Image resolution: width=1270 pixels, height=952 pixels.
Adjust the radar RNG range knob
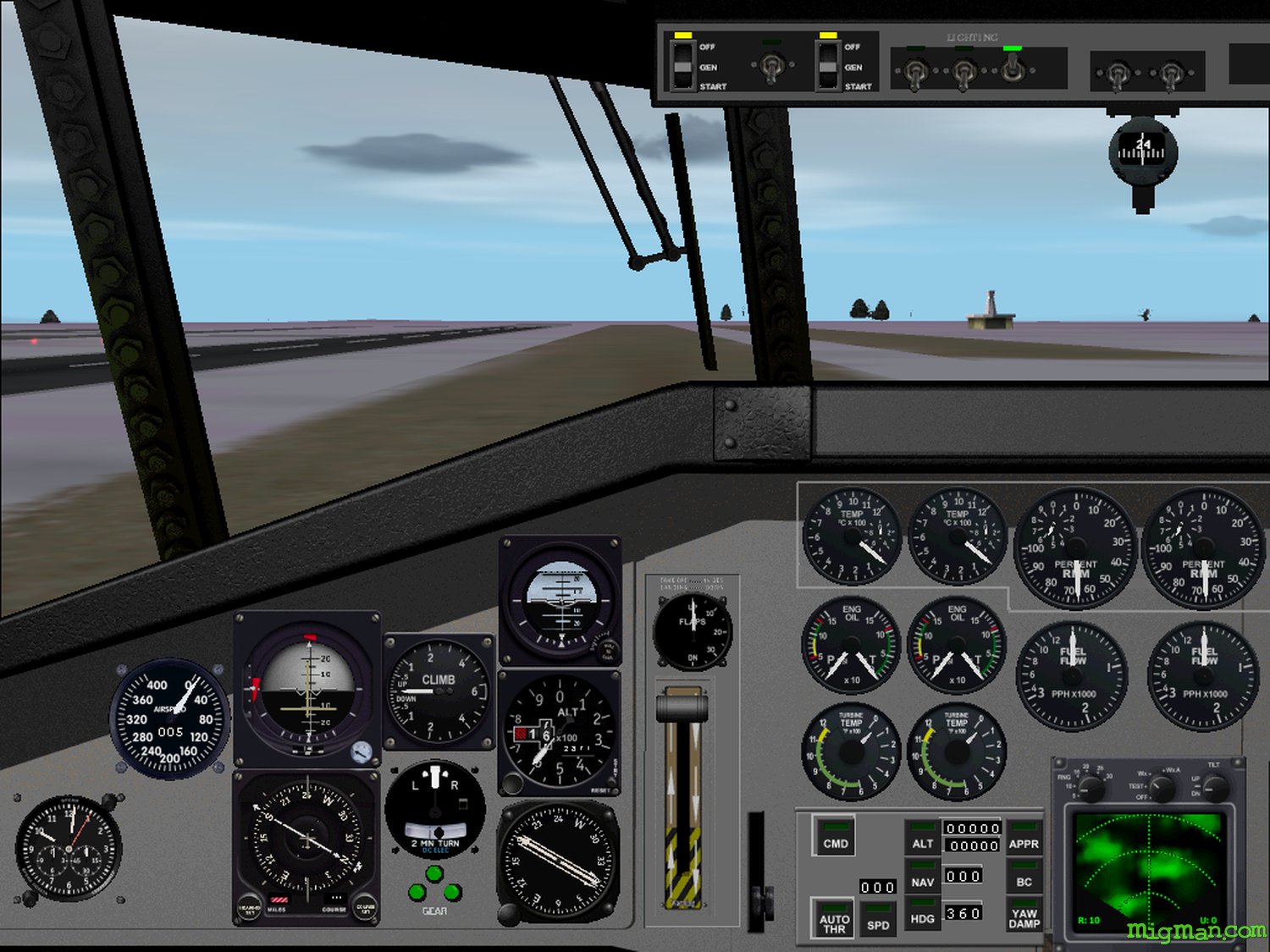pos(1091,788)
